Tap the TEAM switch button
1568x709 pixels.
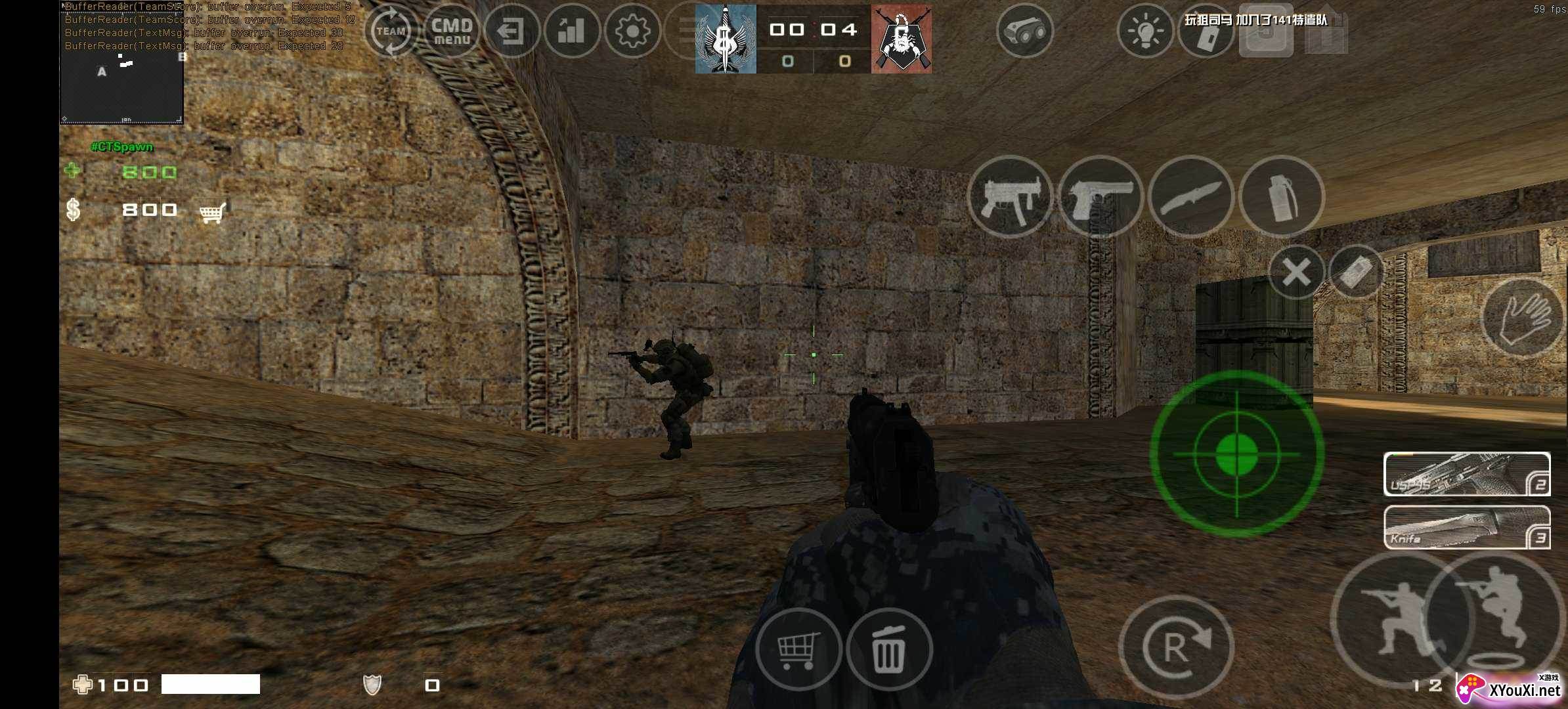tap(391, 31)
